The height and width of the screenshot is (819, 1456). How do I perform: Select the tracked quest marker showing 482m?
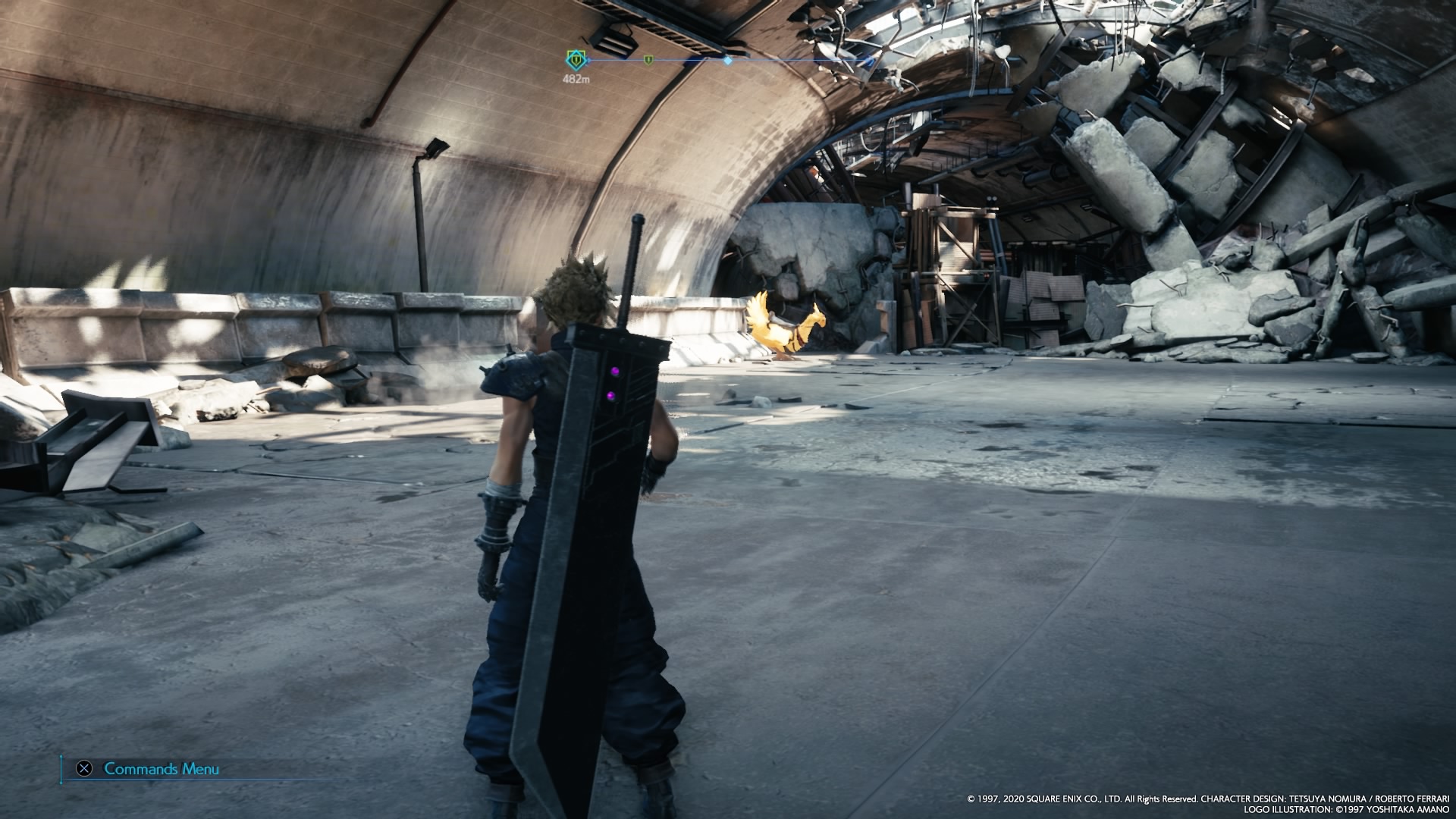tap(576, 58)
